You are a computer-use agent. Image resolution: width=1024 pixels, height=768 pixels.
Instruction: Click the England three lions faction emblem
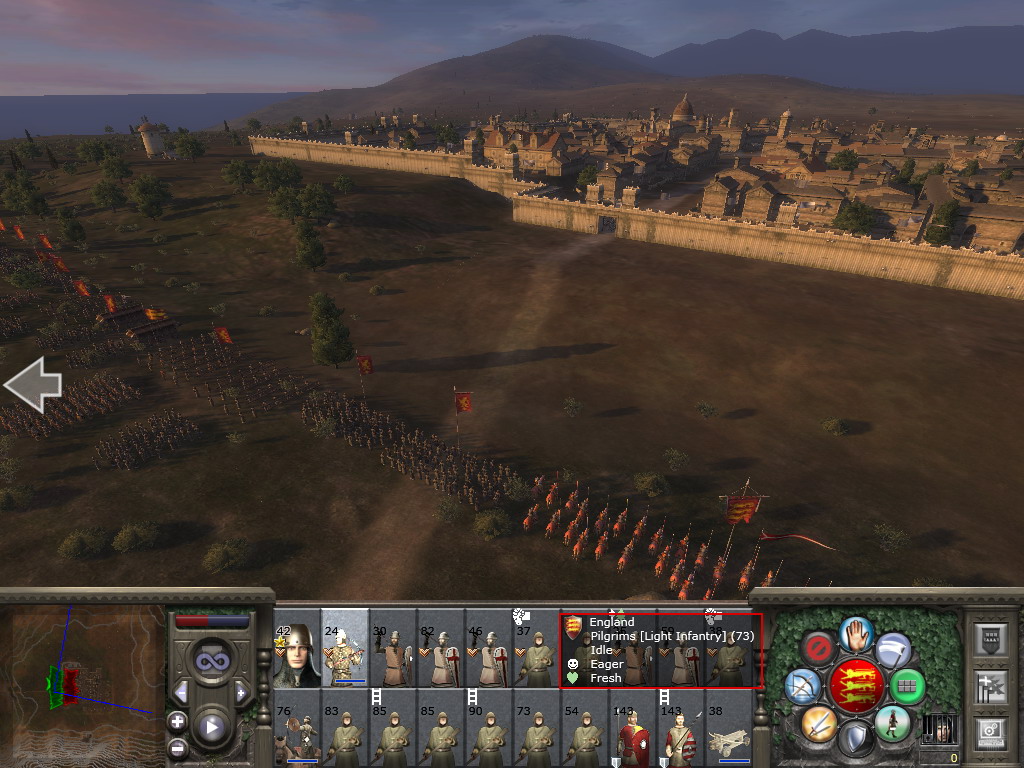coord(856,686)
